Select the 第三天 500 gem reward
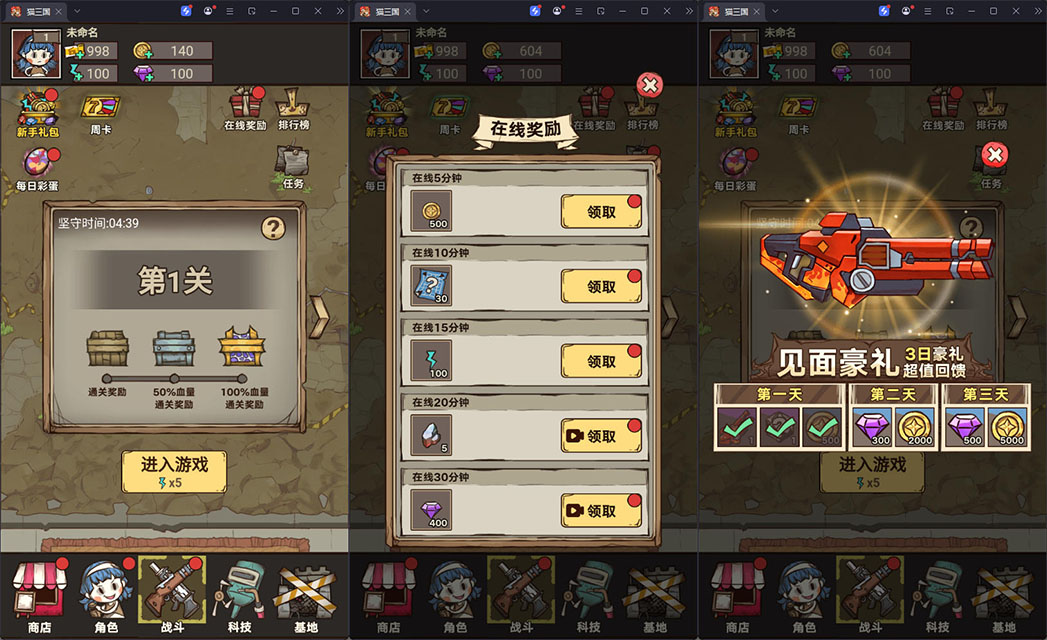This screenshot has width=1047, height=640. tap(966, 427)
